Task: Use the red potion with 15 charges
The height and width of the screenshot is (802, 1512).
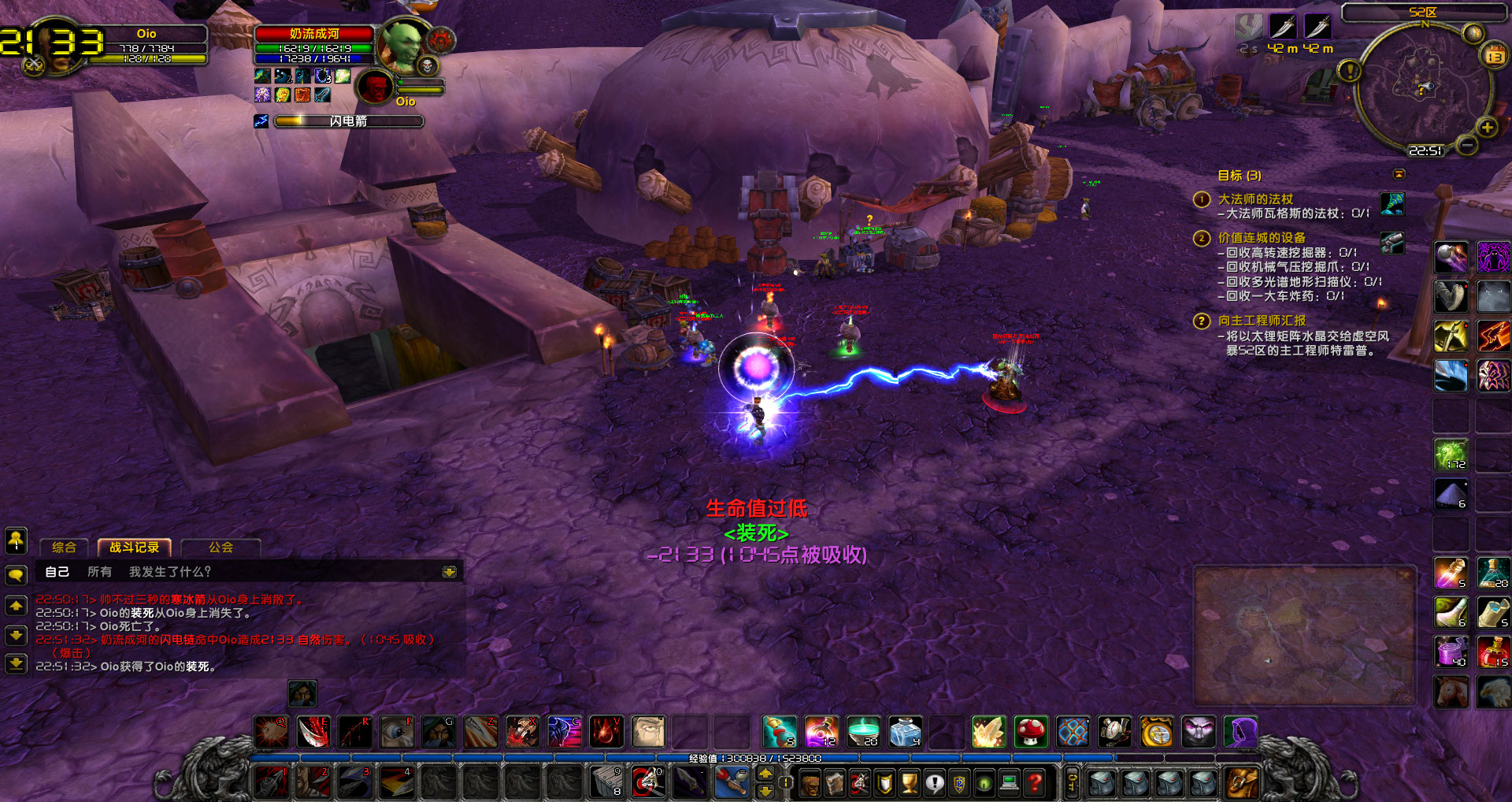Action: click(1492, 652)
